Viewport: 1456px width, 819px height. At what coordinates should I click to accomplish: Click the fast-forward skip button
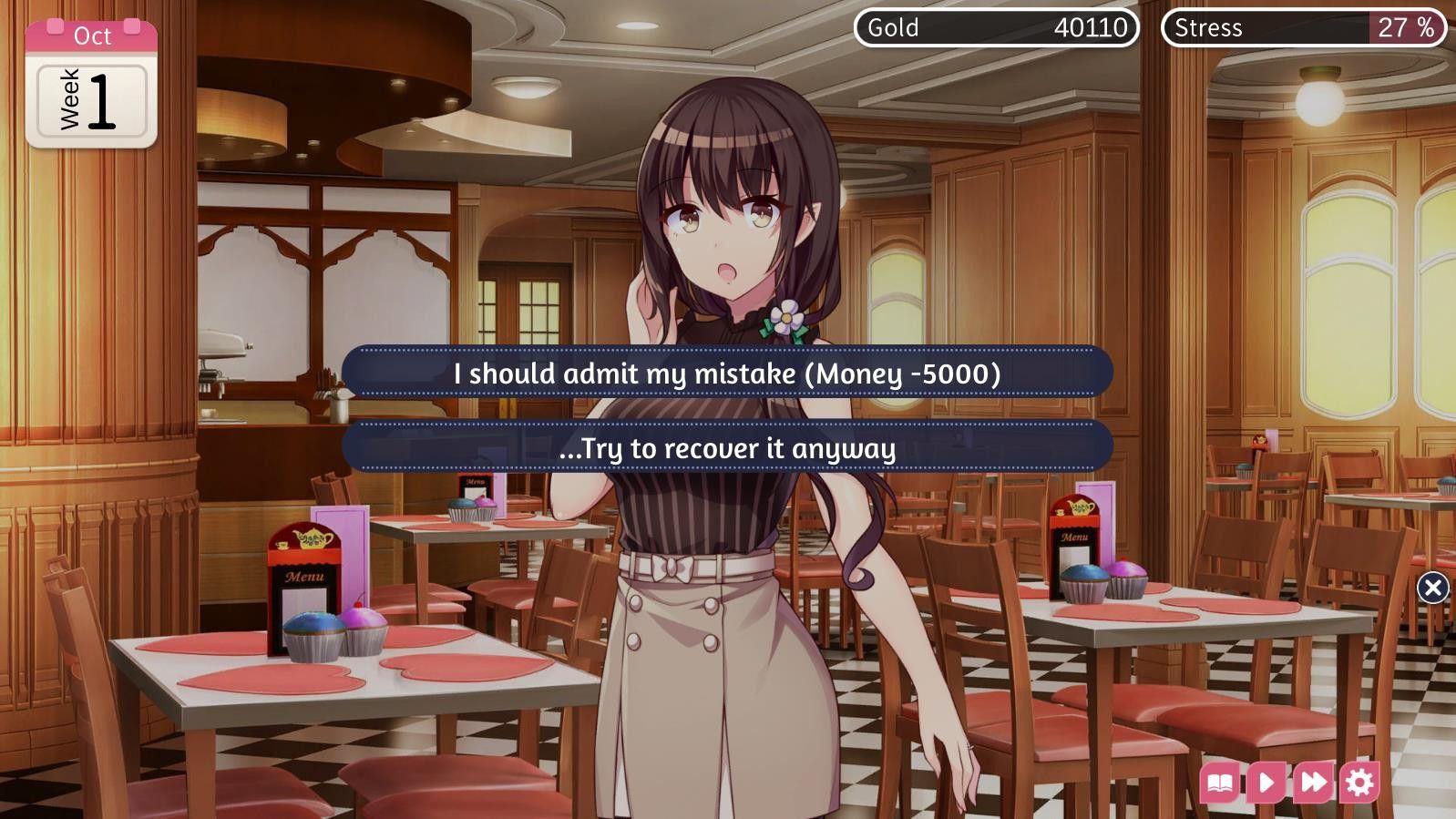pyautogui.click(x=1313, y=783)
